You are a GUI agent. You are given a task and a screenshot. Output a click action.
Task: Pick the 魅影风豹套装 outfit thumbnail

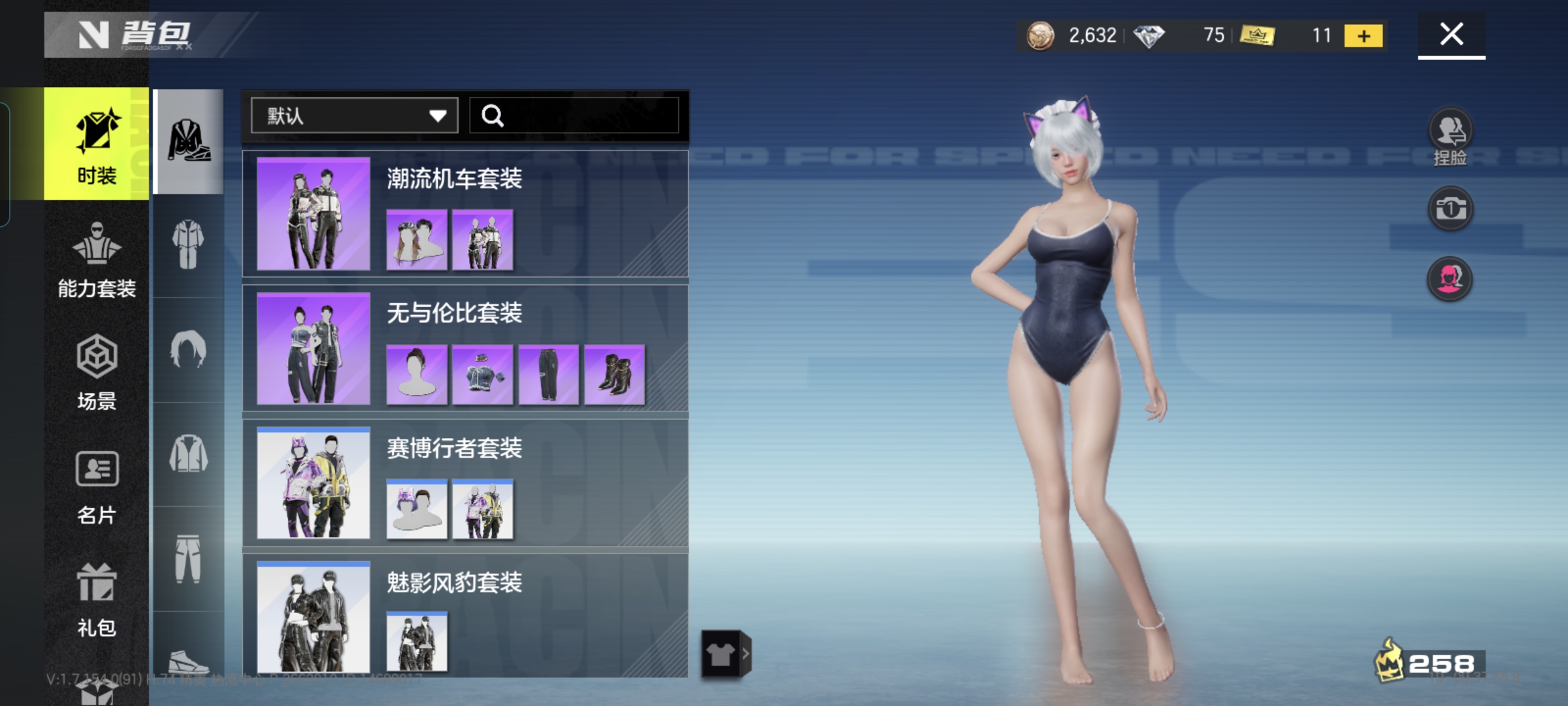click(x=313, y=616)
